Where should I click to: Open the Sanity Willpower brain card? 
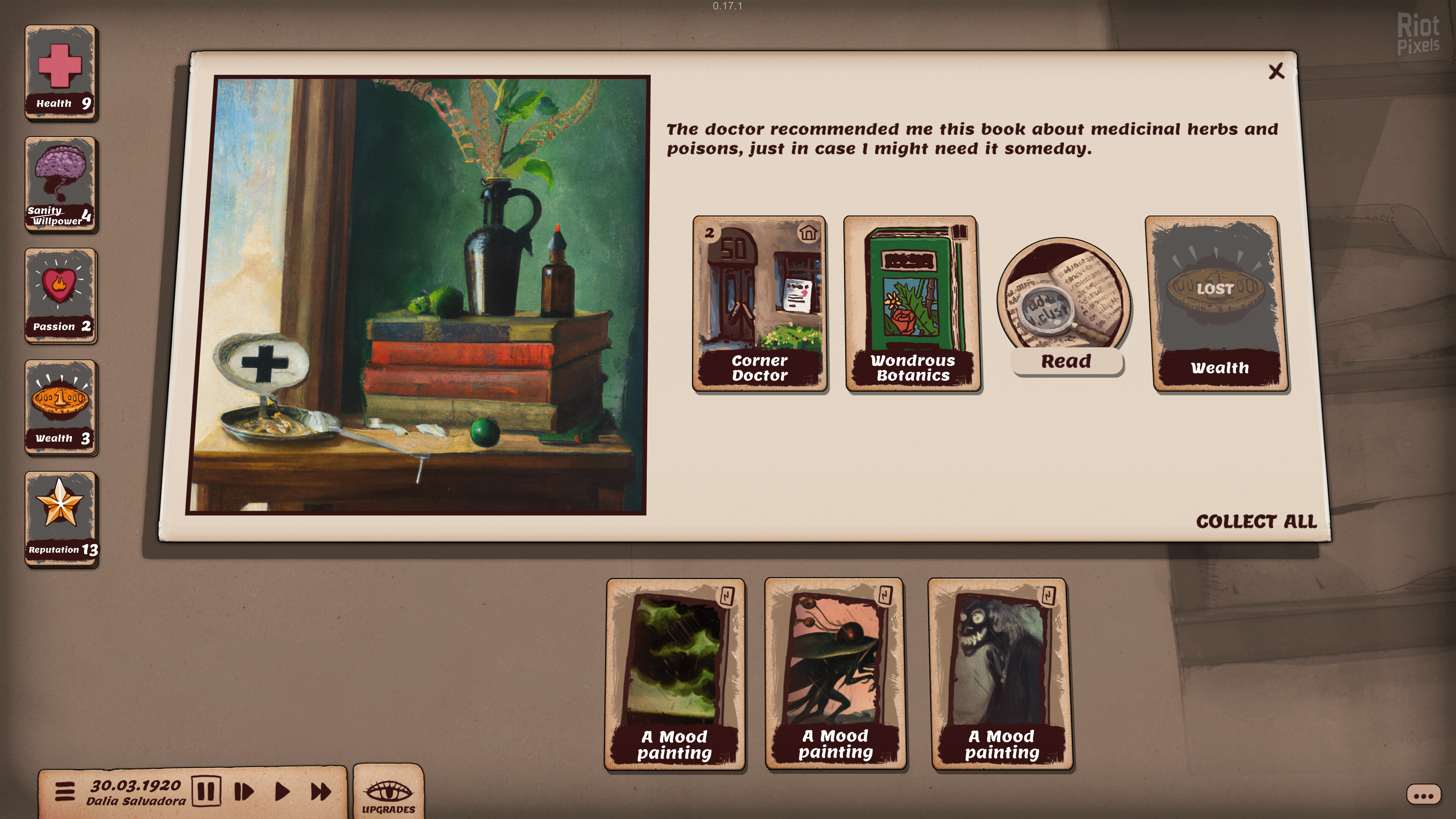click(x=61, y=184)
